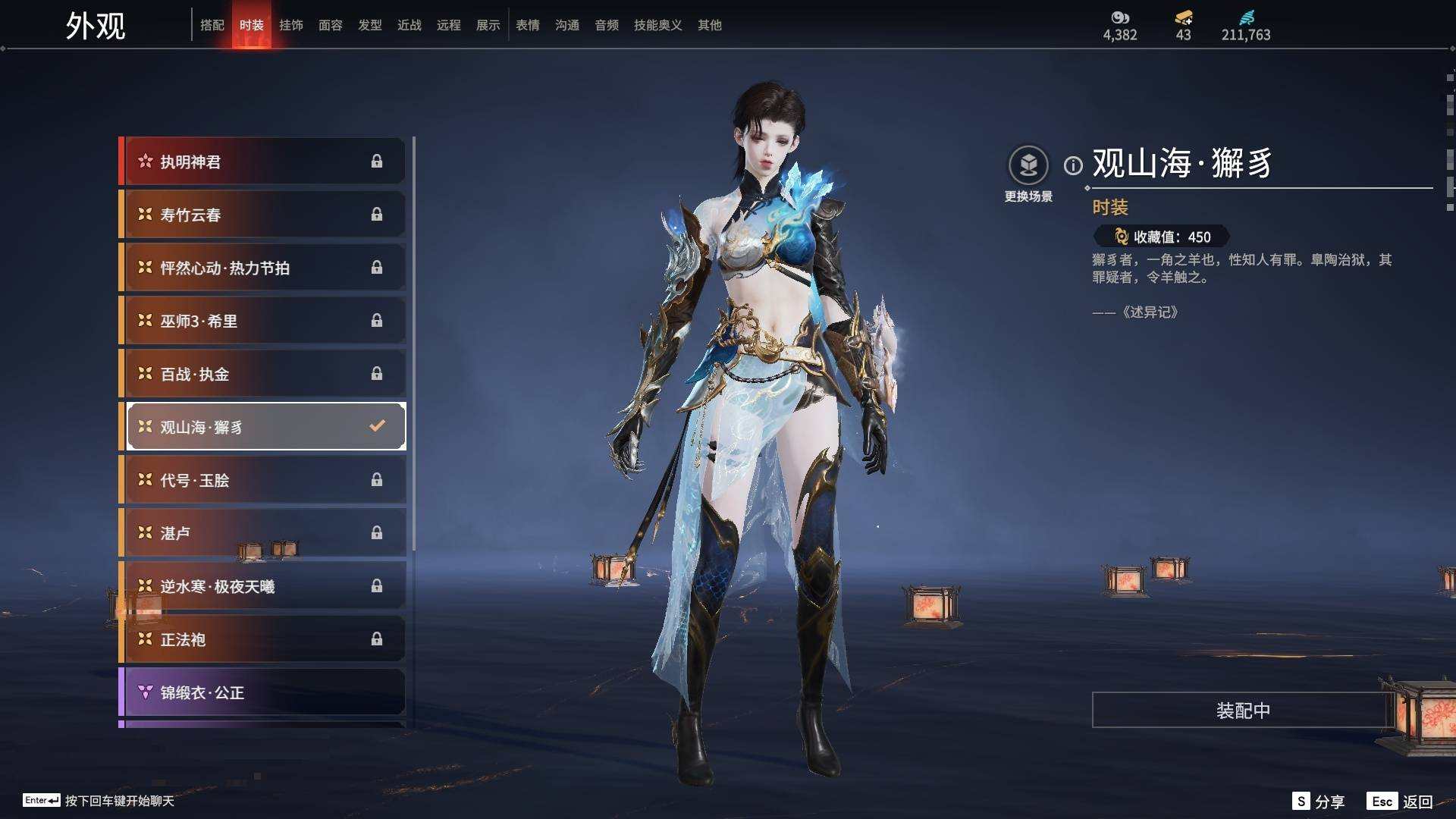Click the 装配中 equipped button
This screenshot has height=819, width=1456.
tap(1242, 711)
